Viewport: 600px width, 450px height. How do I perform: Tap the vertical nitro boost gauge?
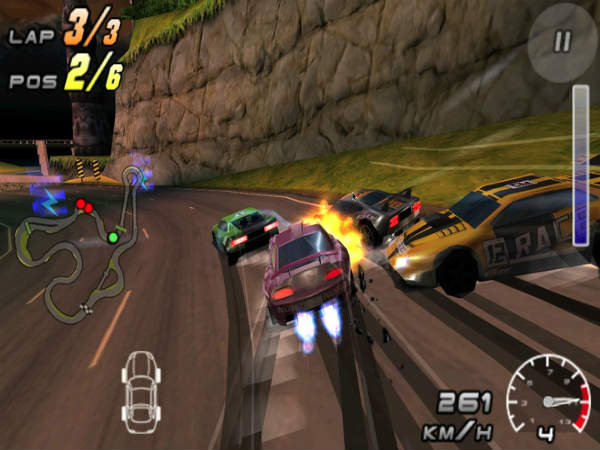pyautogui.click(x=580, y=165)
